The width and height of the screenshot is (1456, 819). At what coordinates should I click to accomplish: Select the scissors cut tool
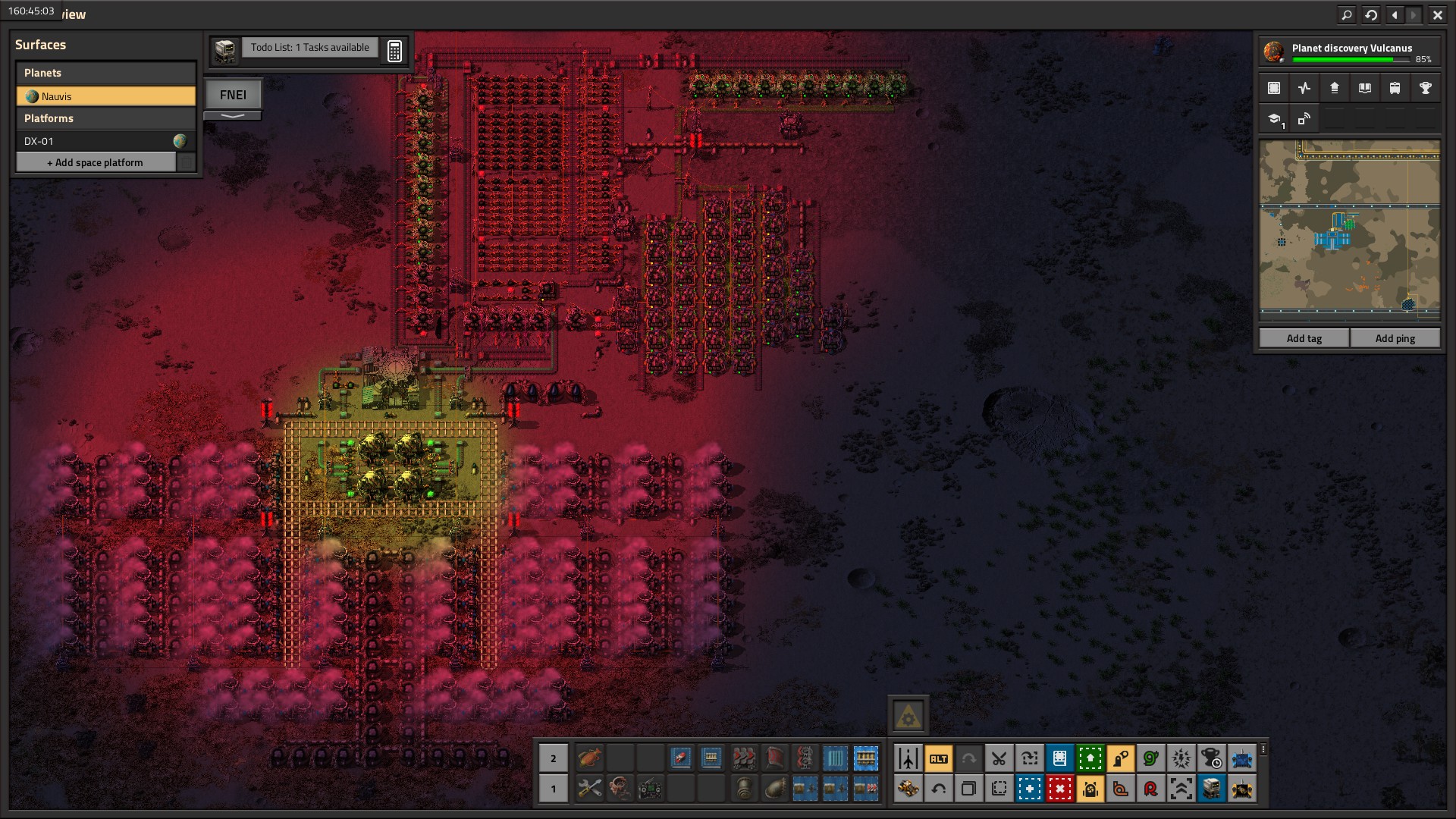999,758
